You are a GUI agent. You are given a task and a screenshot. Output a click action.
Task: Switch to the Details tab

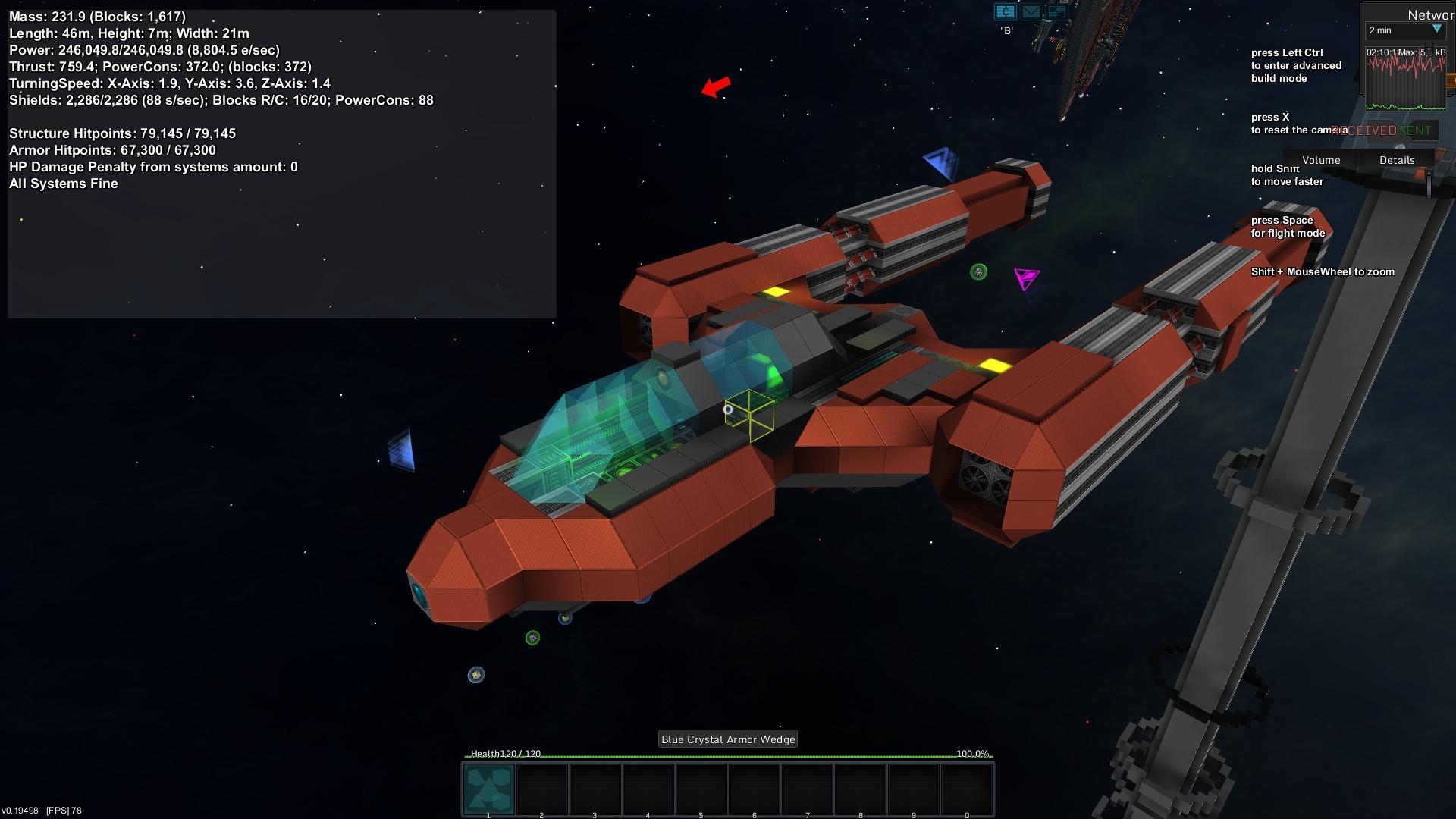click(x=1396, y=160)
